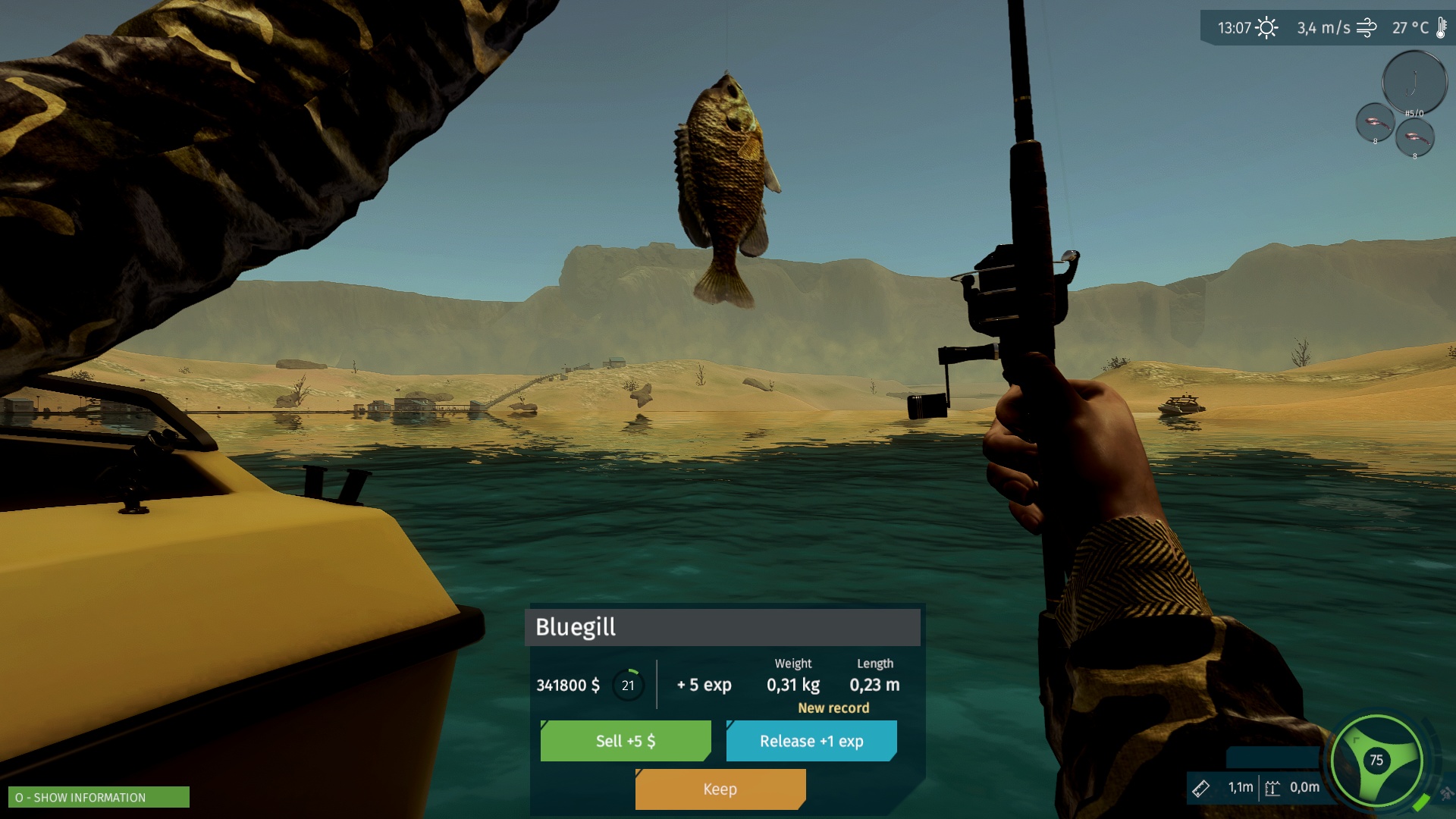The image size is (1456, 819).
Task: Click the New record label
Action: (x=833, y=708)
